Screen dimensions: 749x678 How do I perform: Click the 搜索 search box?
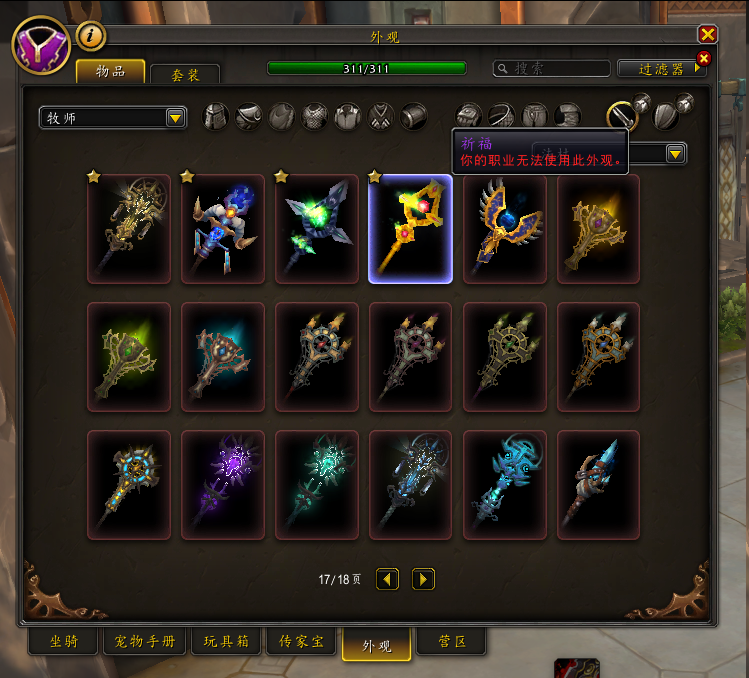click(x=552, y=68)
